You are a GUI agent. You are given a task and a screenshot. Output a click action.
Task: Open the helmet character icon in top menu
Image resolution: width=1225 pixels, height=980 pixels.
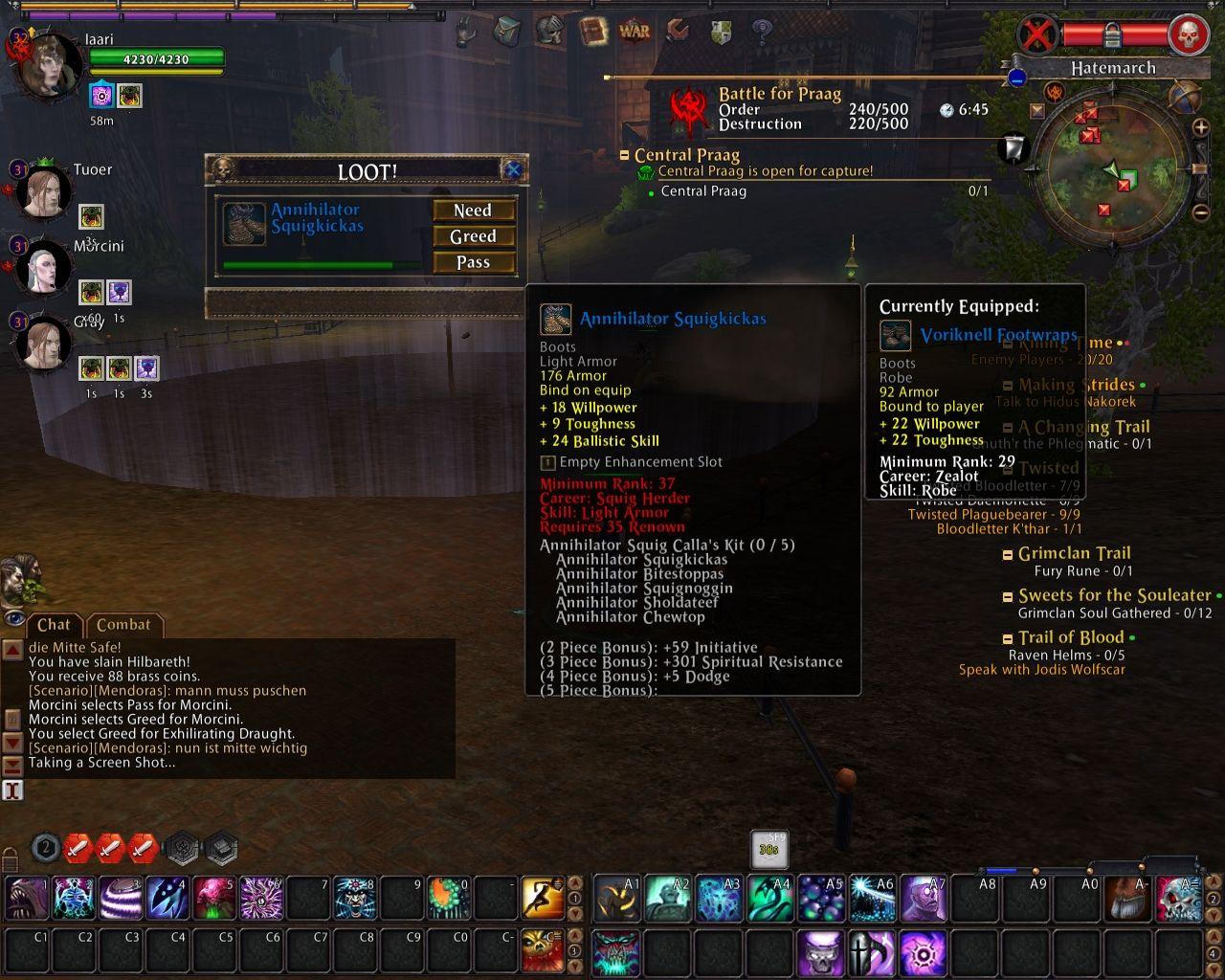point(549,31)
